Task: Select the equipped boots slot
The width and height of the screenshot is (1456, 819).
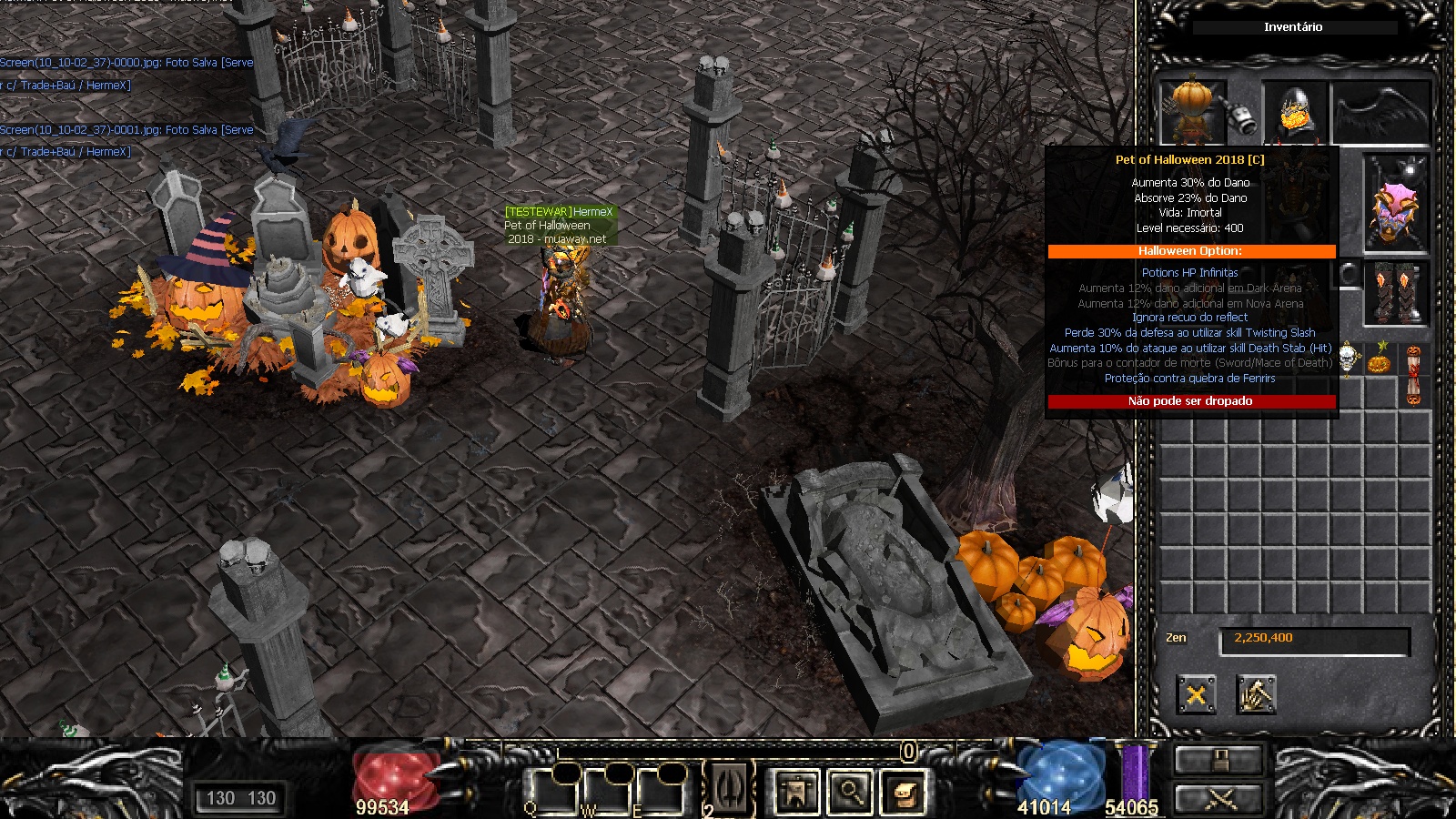Action: point(1396,293)
